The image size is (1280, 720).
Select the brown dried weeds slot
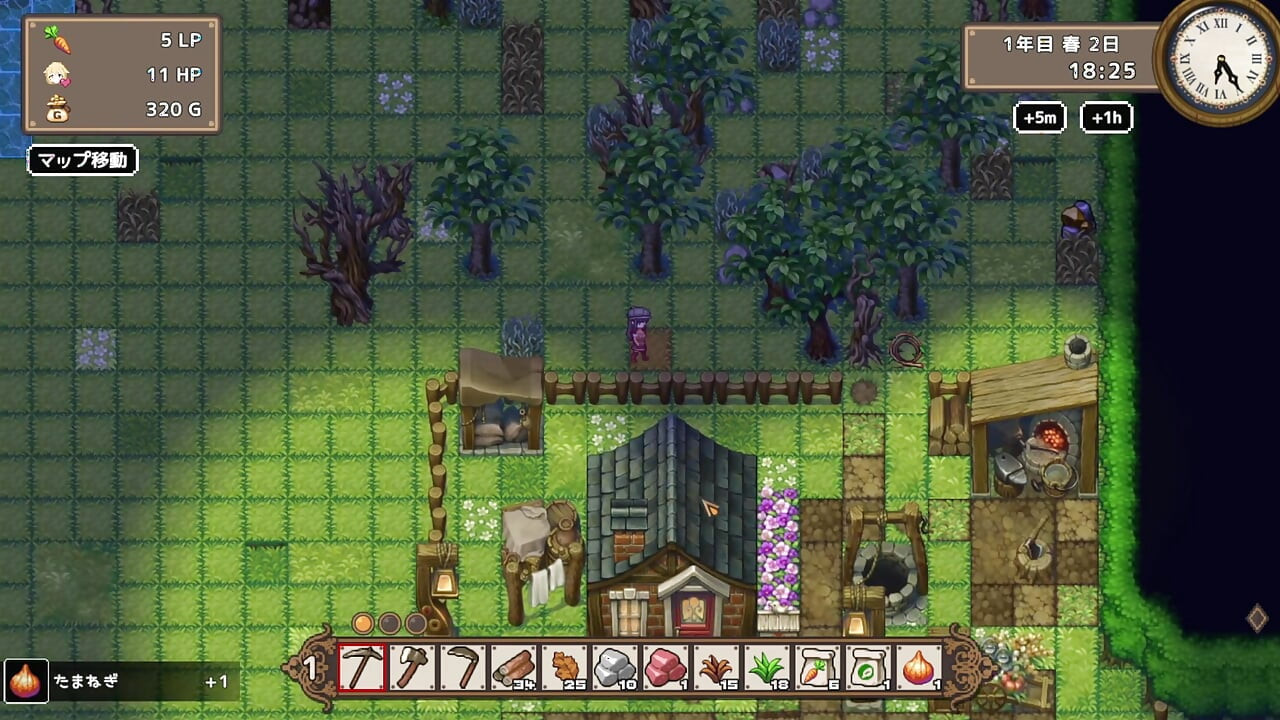point(717,667)
